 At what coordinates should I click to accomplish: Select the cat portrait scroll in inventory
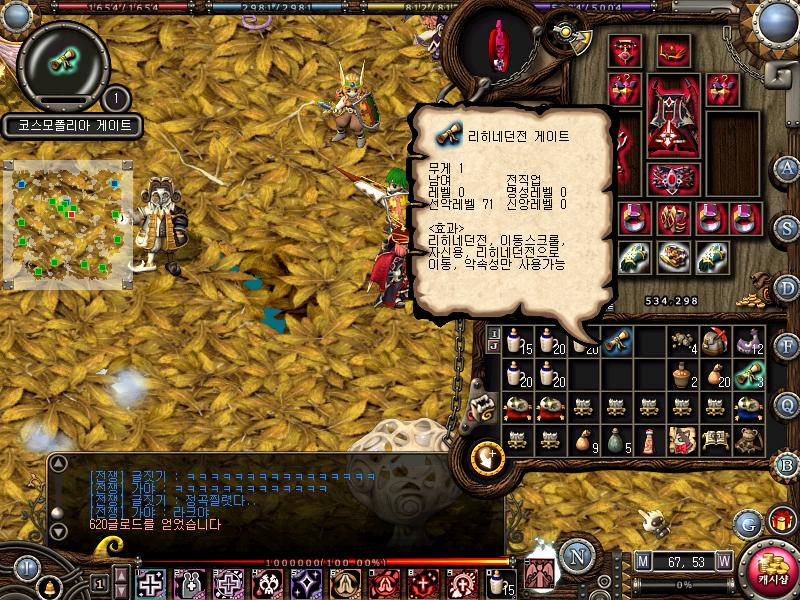[x=684, y=438]
